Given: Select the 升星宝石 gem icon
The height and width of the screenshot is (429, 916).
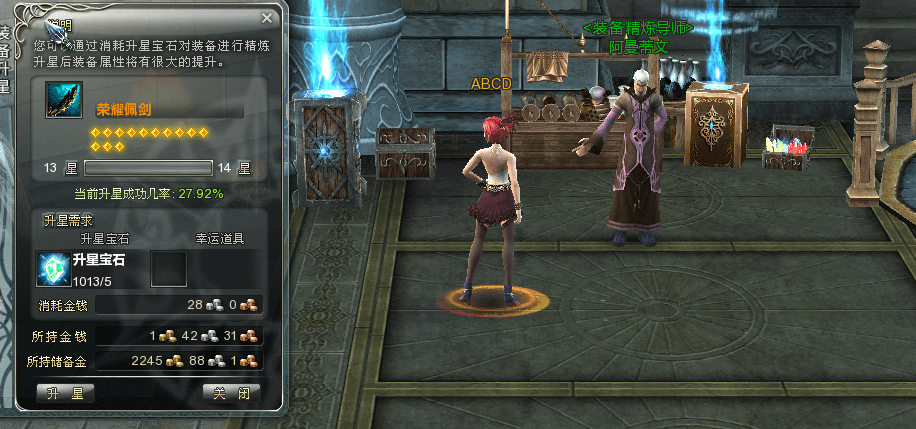Looking at the screenshot, I should (53, 269).
